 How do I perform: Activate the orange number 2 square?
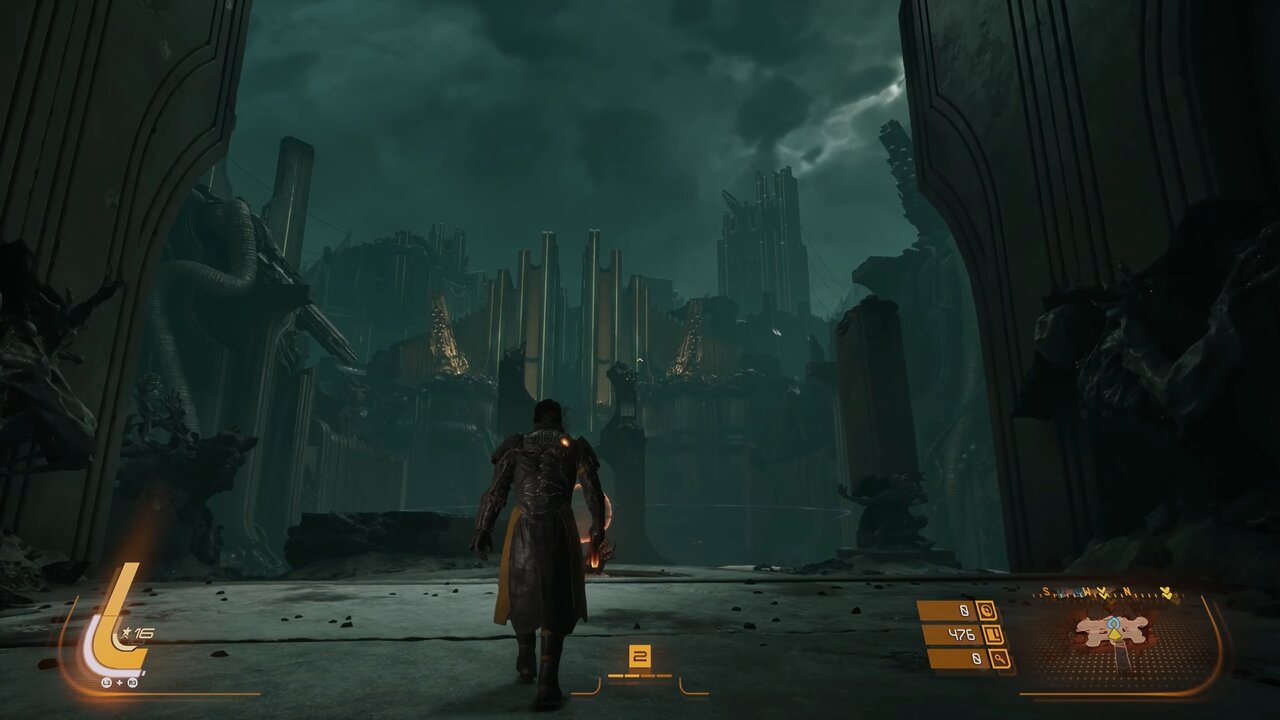(639, 657)
